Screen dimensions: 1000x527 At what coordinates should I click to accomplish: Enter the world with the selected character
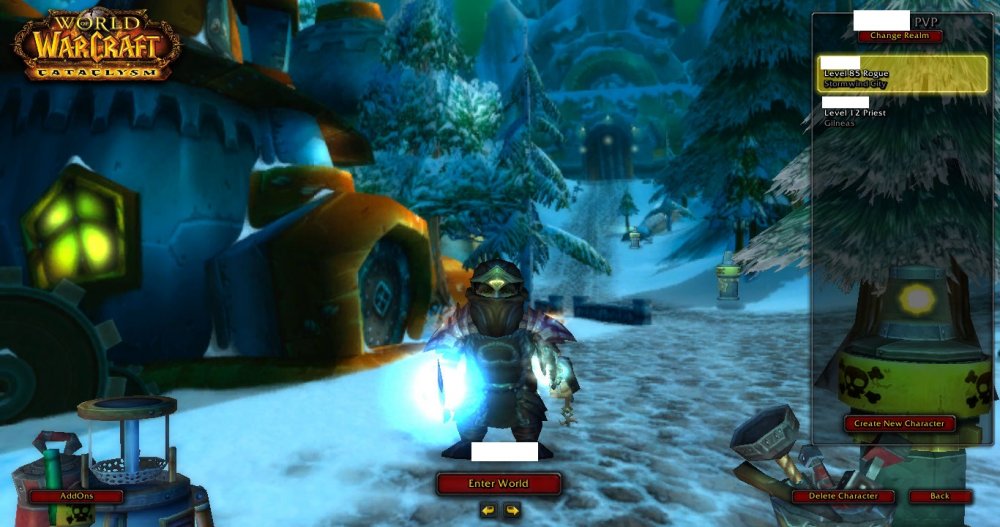498,484
